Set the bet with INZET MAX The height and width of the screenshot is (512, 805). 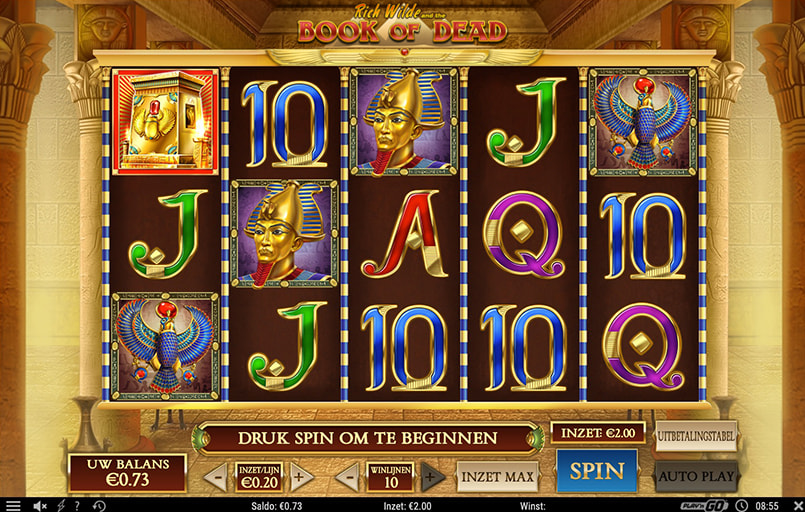498,477
